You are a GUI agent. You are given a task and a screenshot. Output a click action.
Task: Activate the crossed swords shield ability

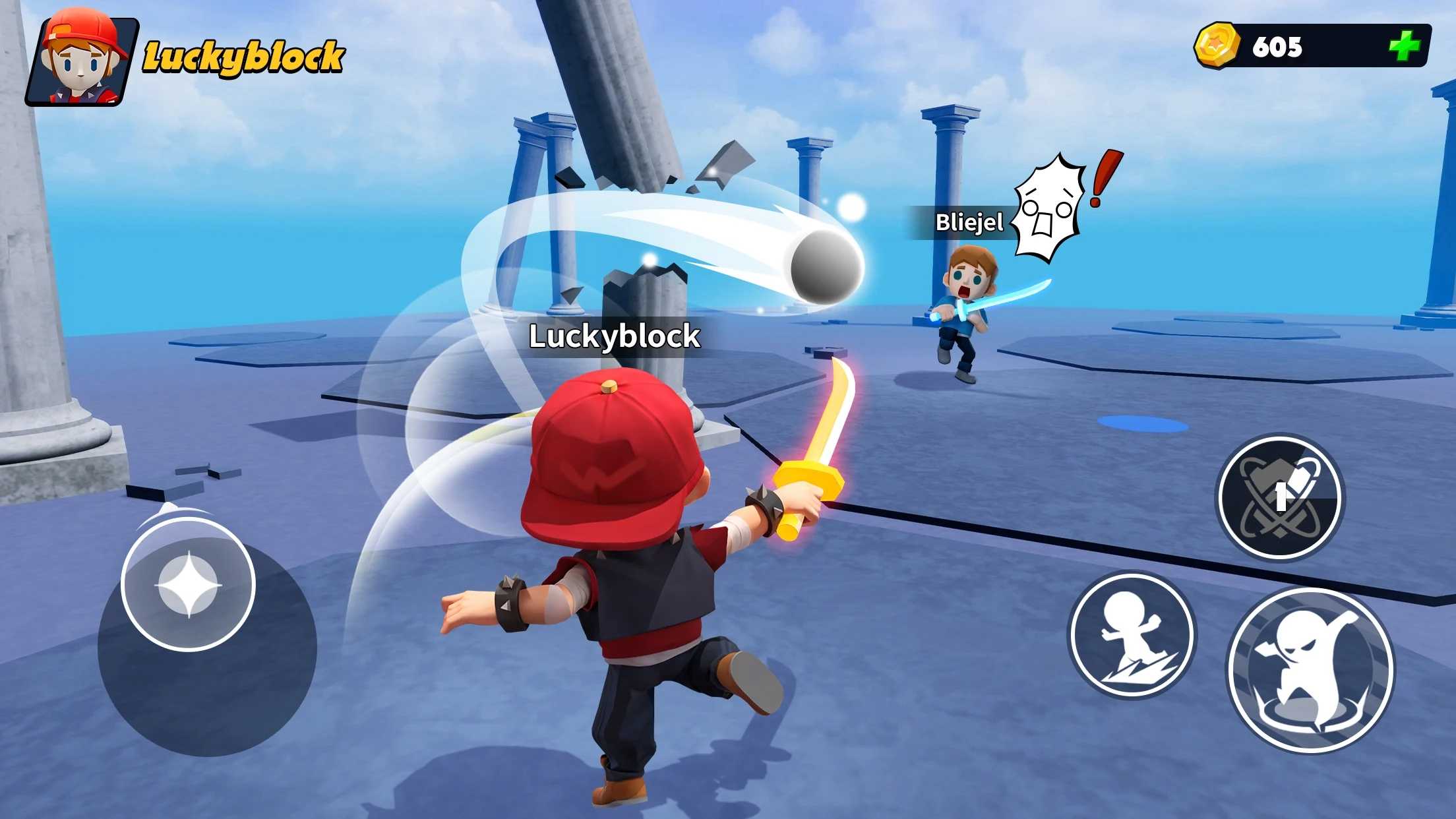click(1279, 498)
